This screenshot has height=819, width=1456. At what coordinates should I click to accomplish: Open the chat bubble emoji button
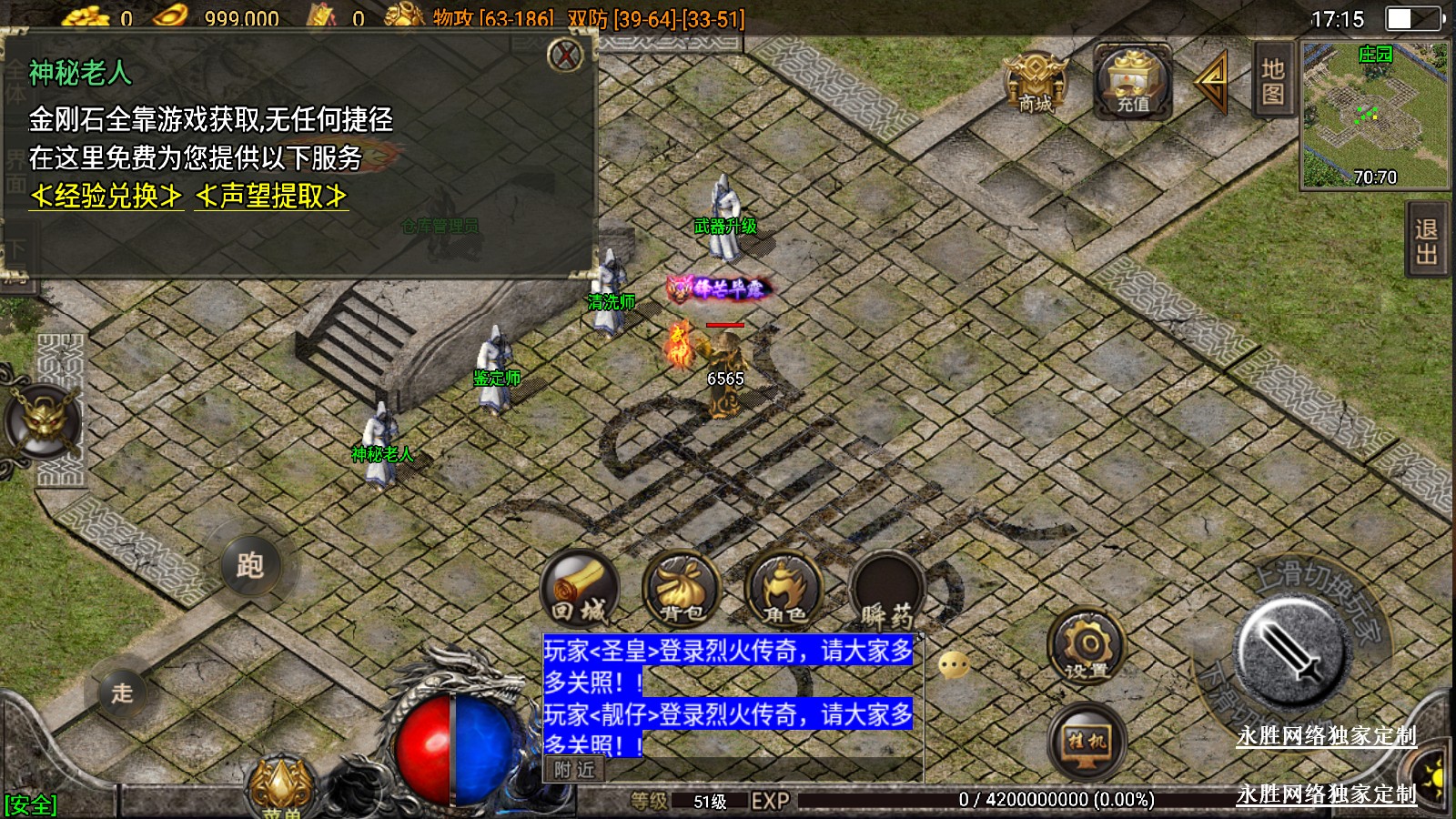tap(953, 666)
